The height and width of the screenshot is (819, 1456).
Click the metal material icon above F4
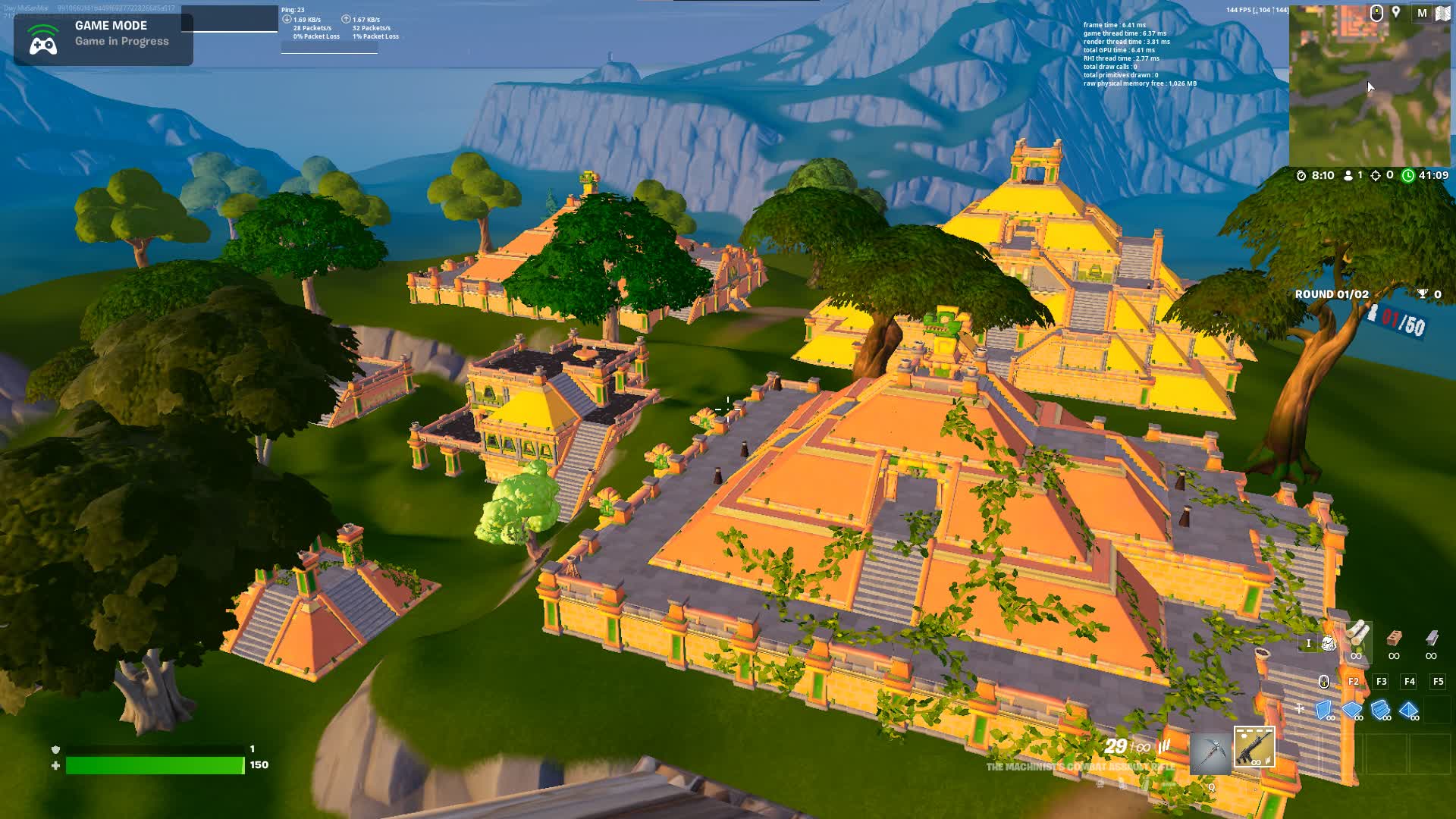[x=1432, y=639]
